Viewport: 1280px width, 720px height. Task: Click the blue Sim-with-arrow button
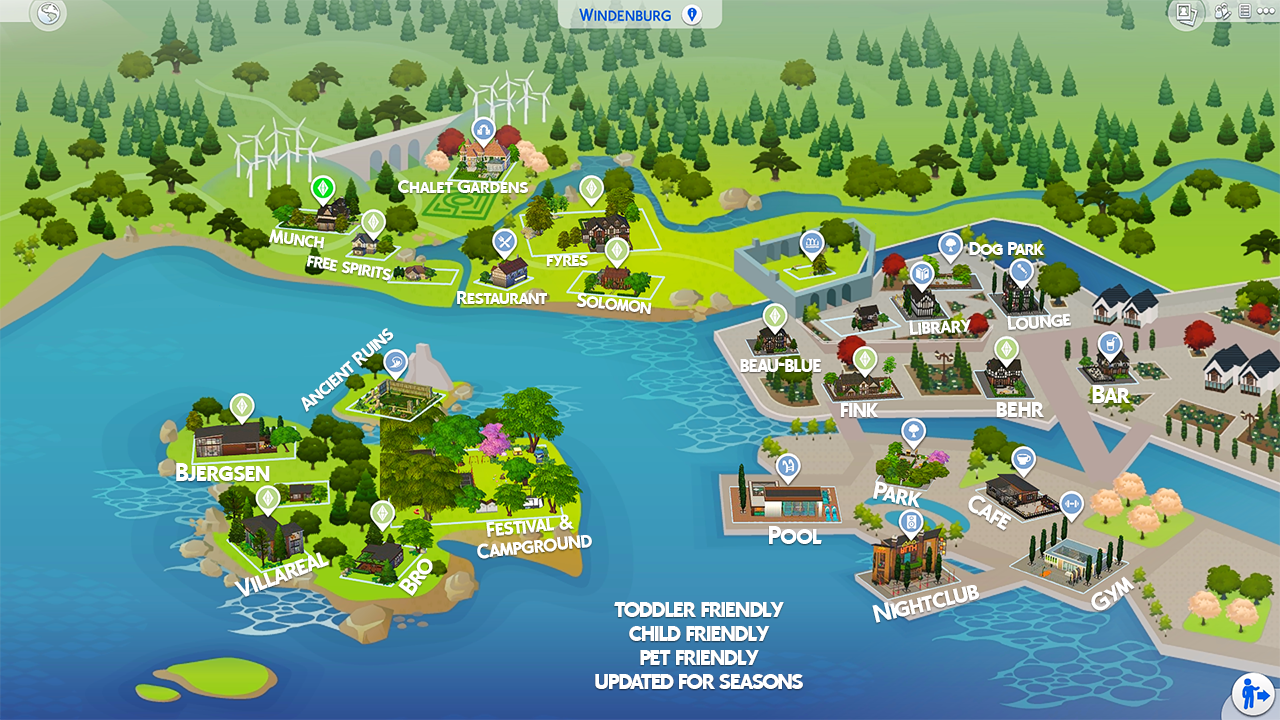[x=1252, y=693]
